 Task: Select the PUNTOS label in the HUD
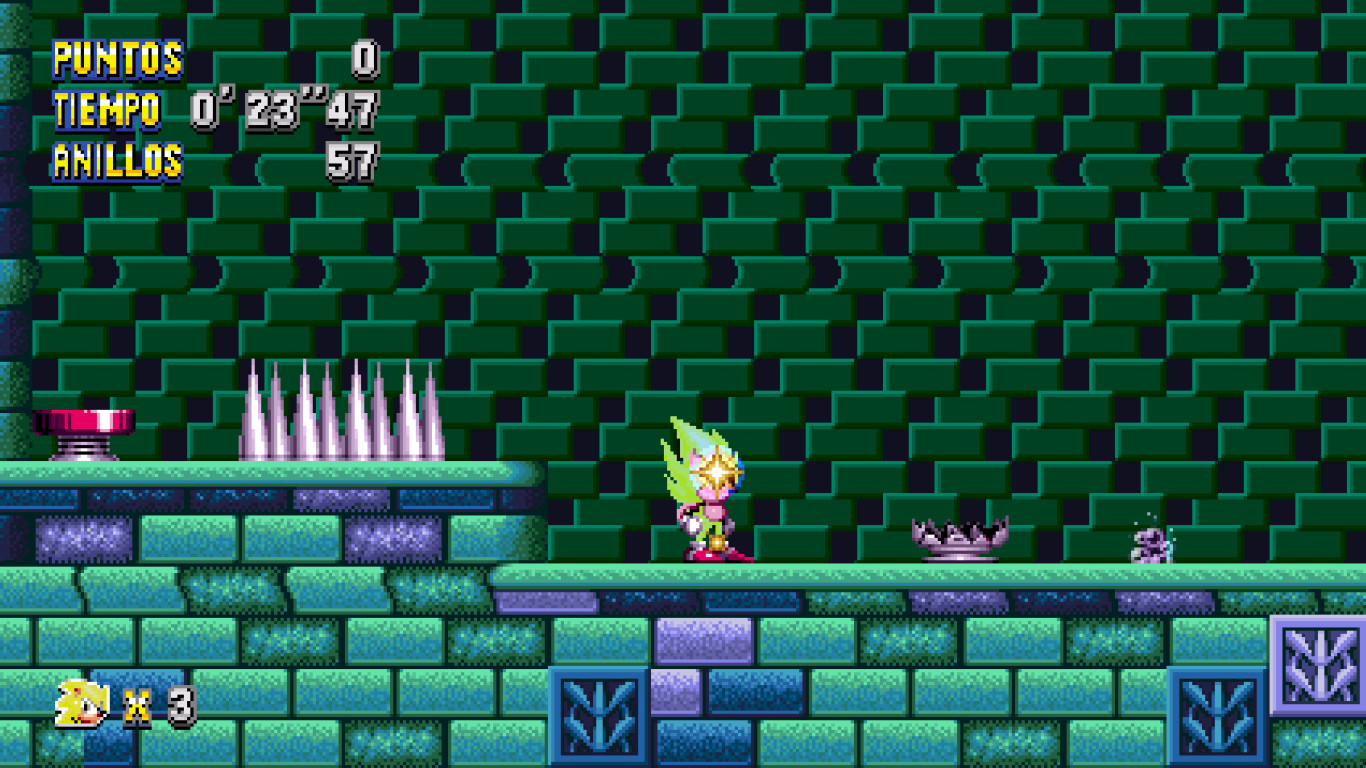(x=120, y=60)
